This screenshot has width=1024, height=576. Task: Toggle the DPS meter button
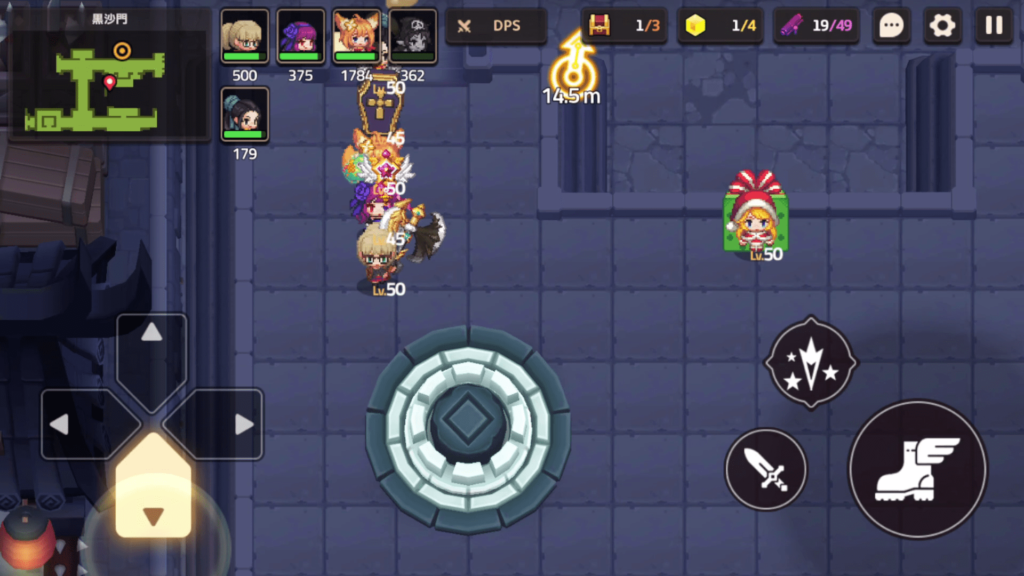495,26
